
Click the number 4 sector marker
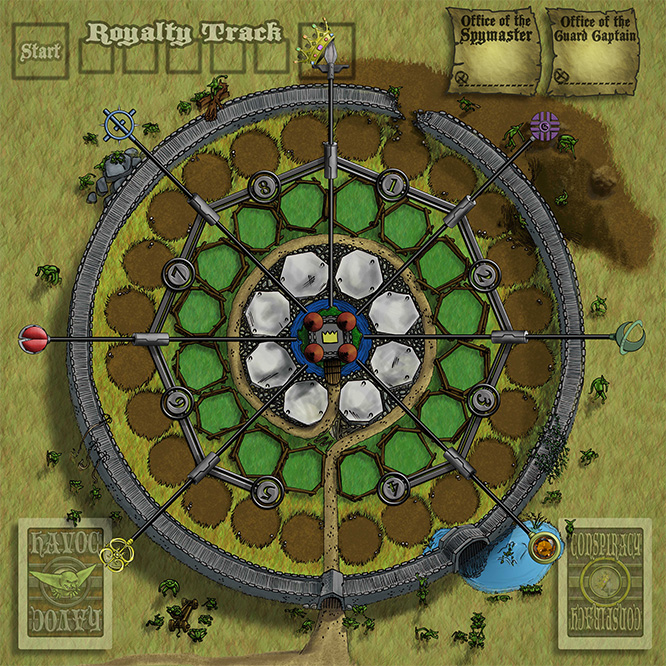coord(394,488)
